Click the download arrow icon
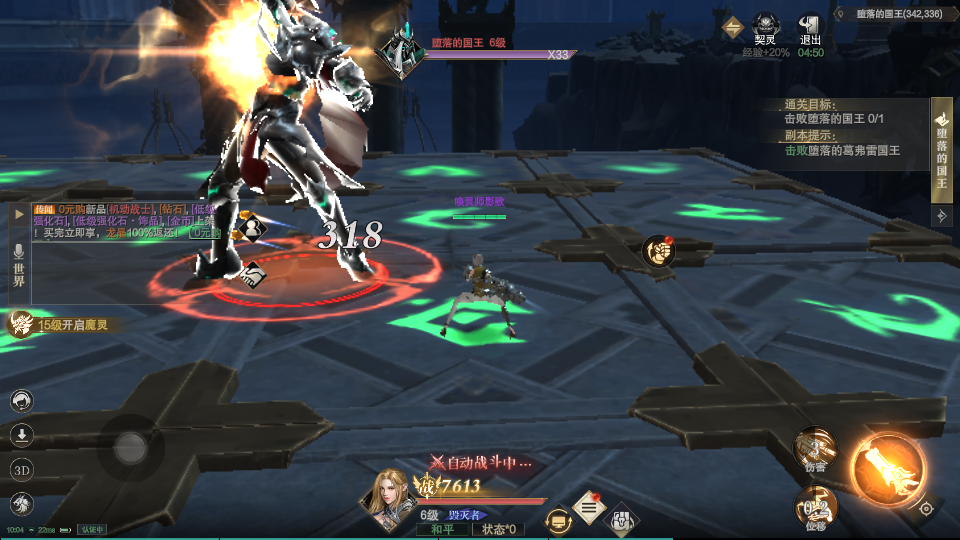This screenshot has height=540, width=960. (21, 435)
